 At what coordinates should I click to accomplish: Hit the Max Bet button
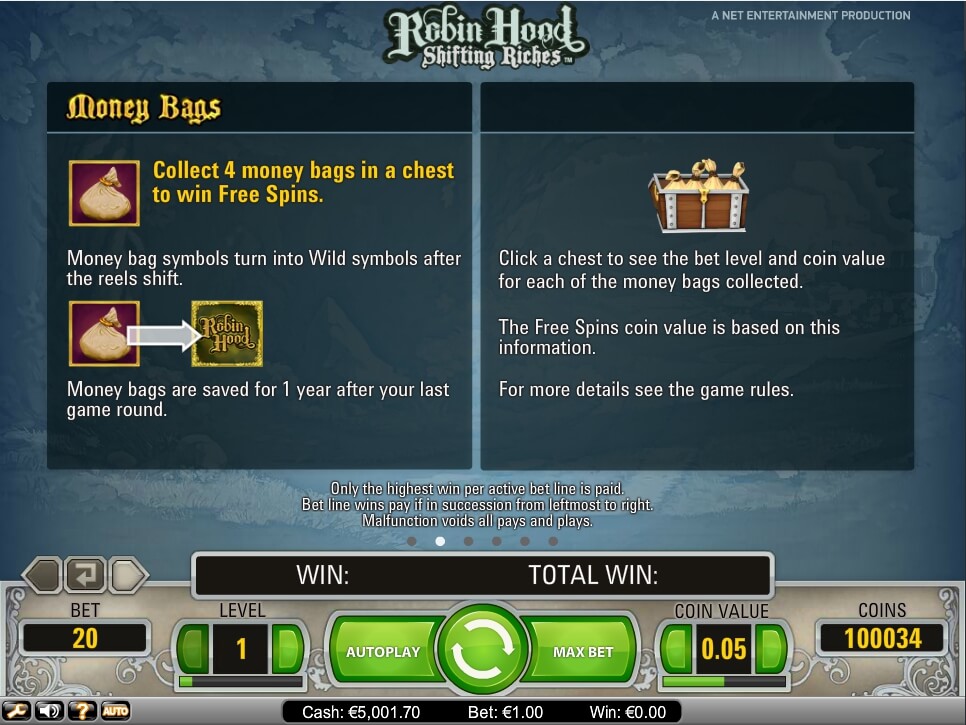coord(583,652)
